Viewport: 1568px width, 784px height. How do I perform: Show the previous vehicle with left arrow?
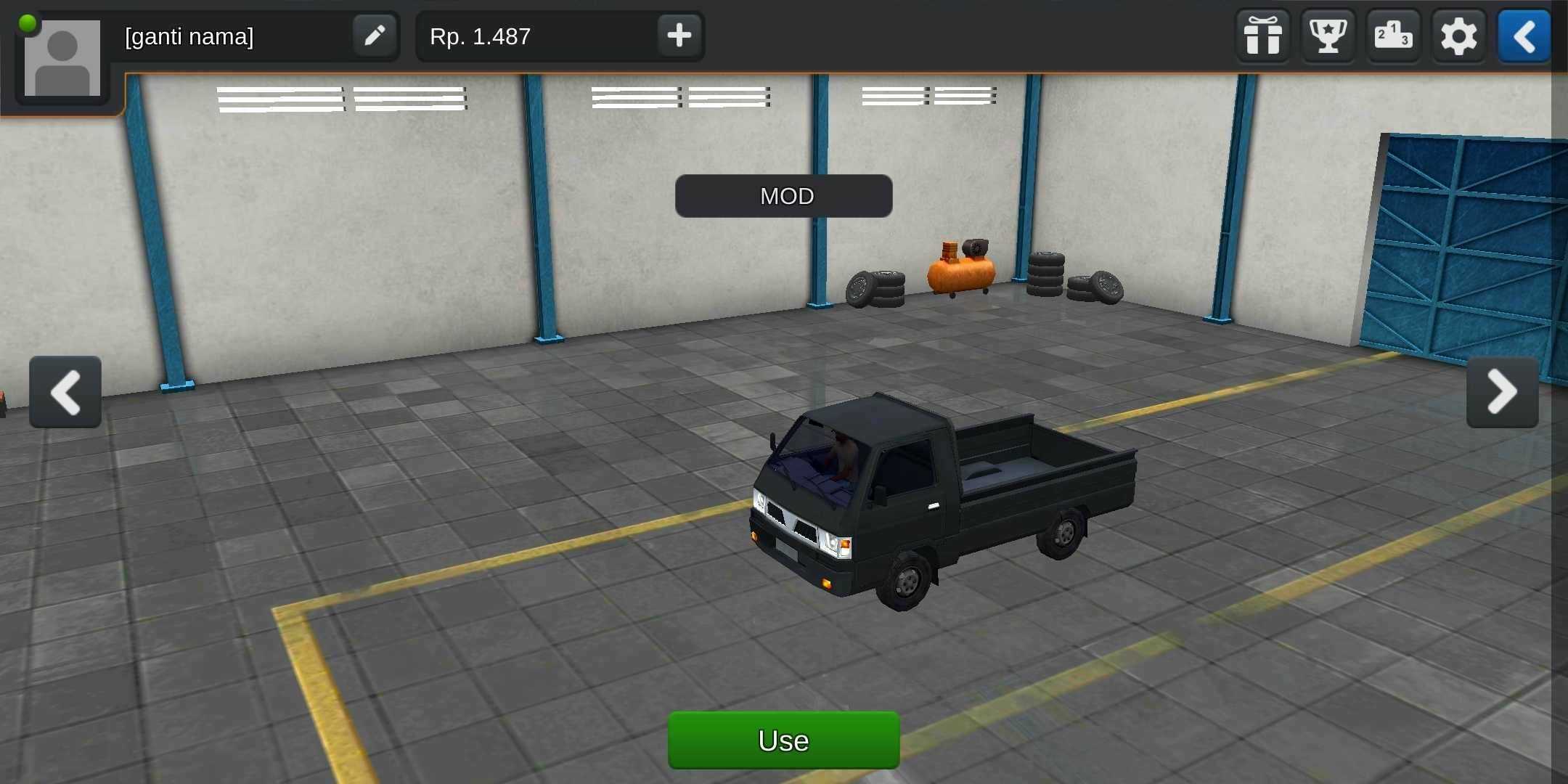pos(65,392)
